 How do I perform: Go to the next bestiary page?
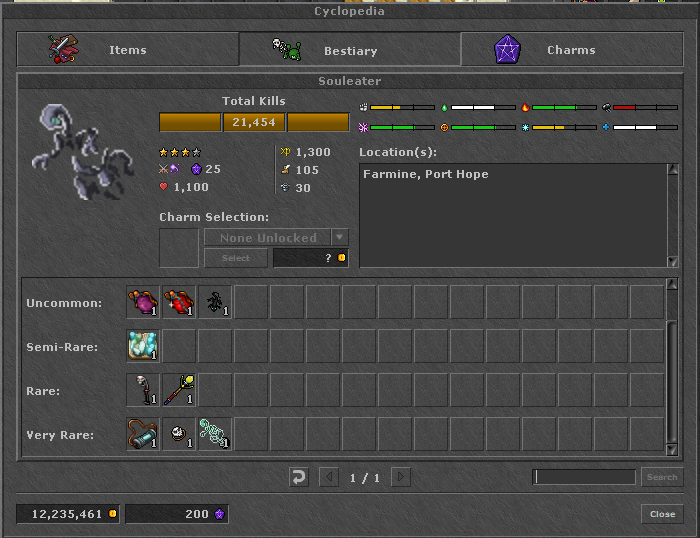click(x=401, y=477)
